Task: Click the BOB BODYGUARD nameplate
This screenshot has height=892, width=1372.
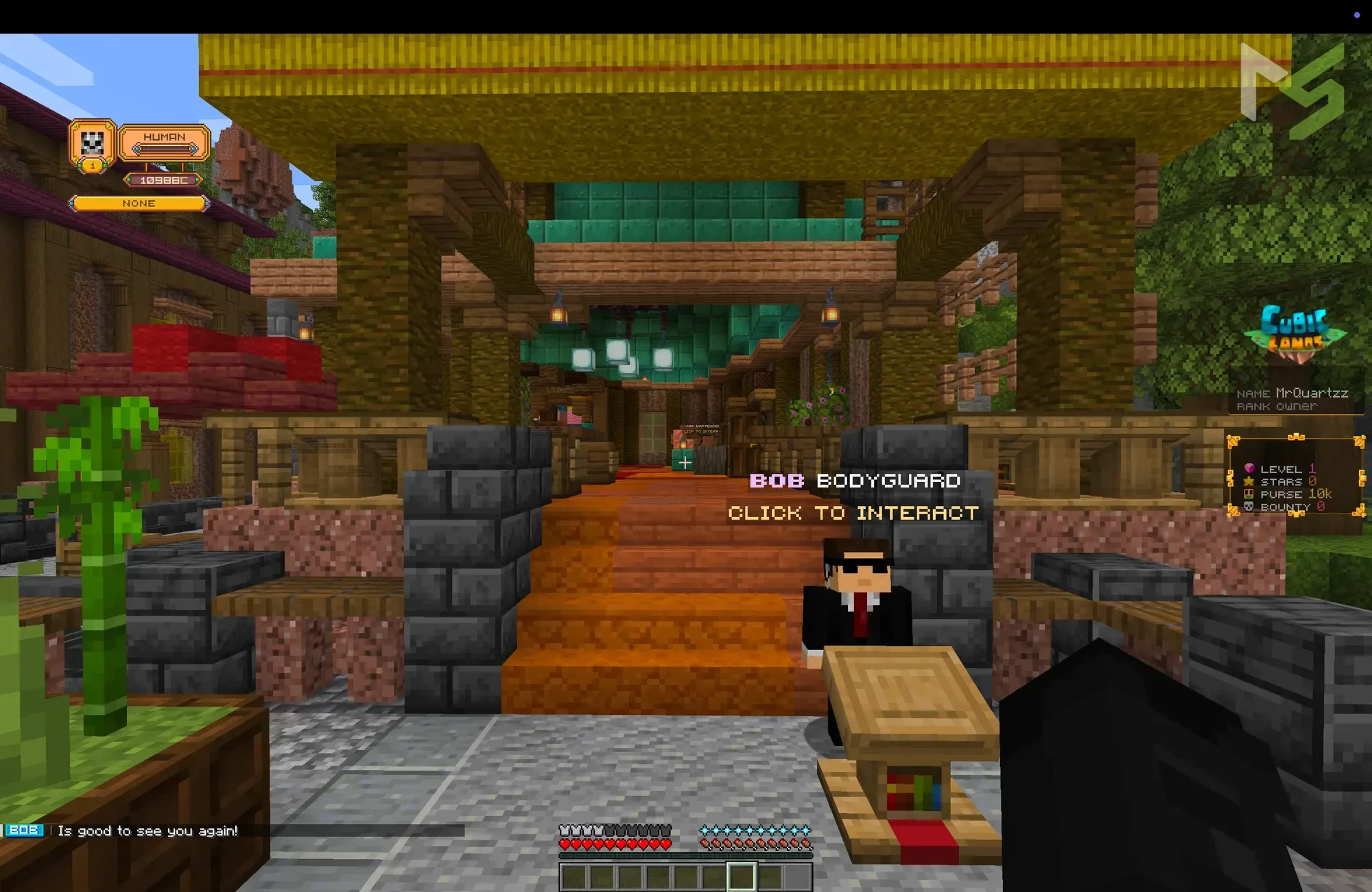Action: pos(855,481)
